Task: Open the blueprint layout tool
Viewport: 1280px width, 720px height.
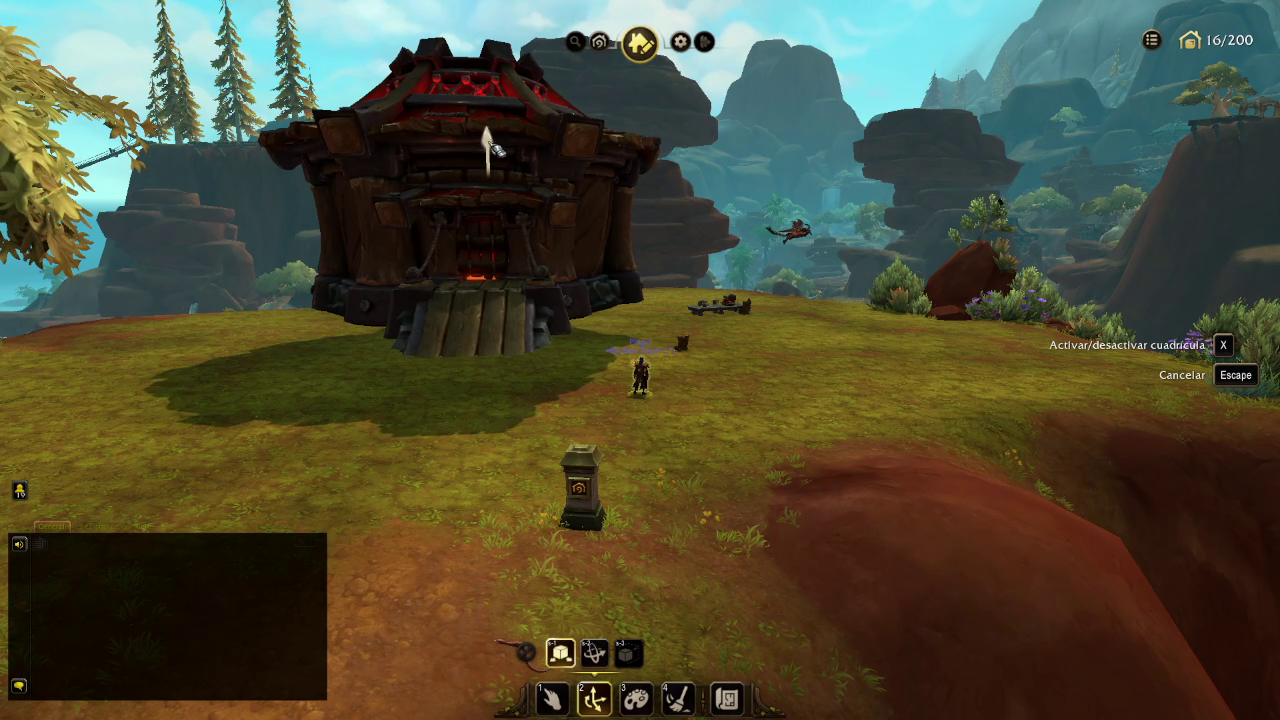Action: pos(727,698)
